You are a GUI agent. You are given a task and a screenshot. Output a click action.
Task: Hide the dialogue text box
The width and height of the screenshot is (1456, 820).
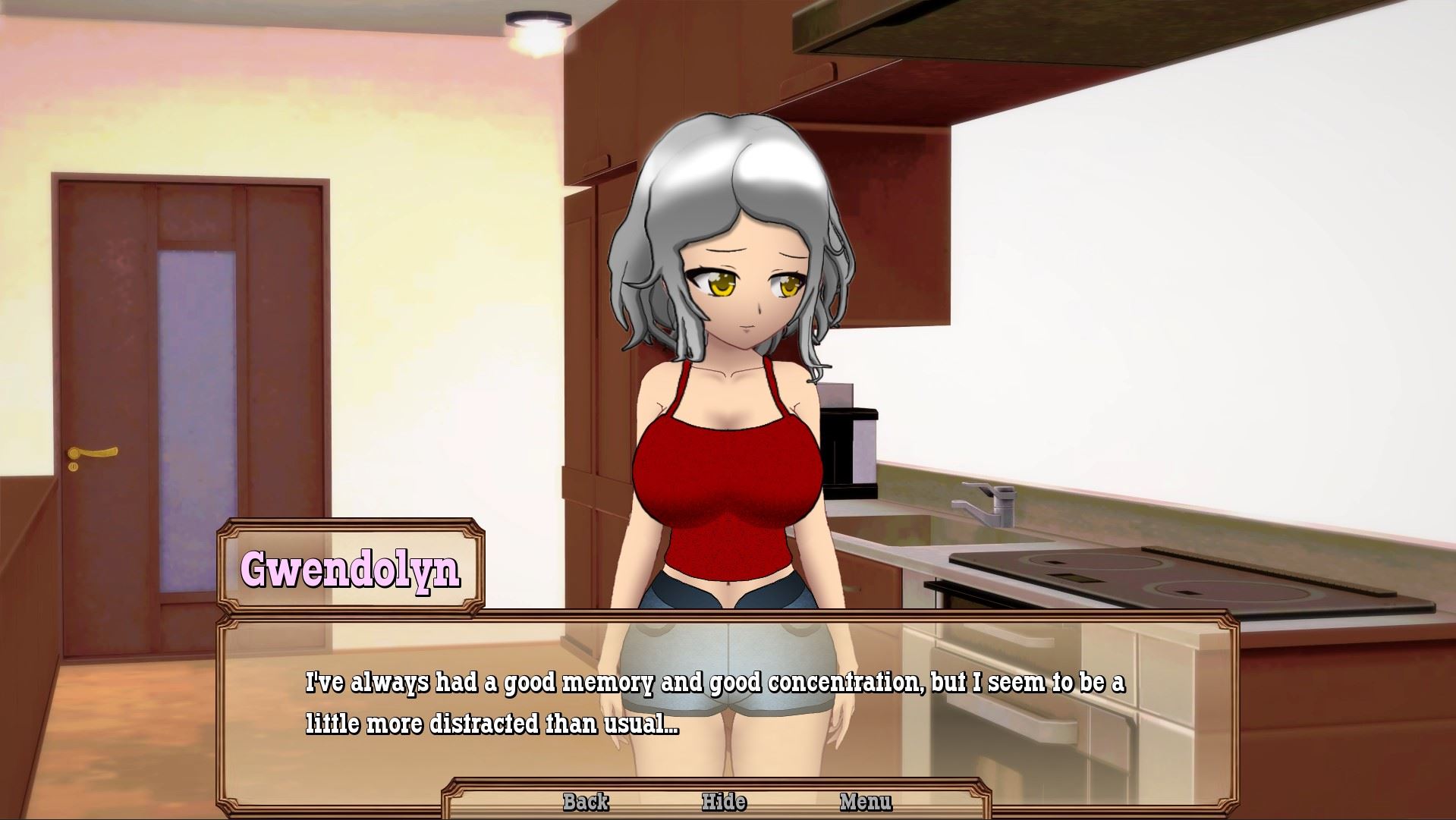click(x=724, y=802)
